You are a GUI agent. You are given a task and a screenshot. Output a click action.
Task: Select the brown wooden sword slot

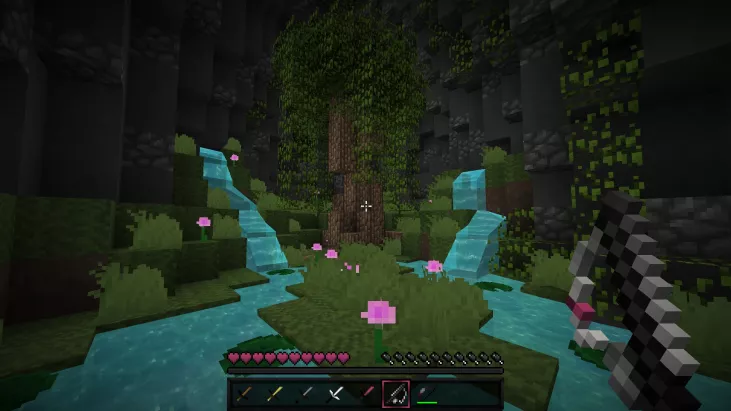245,394
